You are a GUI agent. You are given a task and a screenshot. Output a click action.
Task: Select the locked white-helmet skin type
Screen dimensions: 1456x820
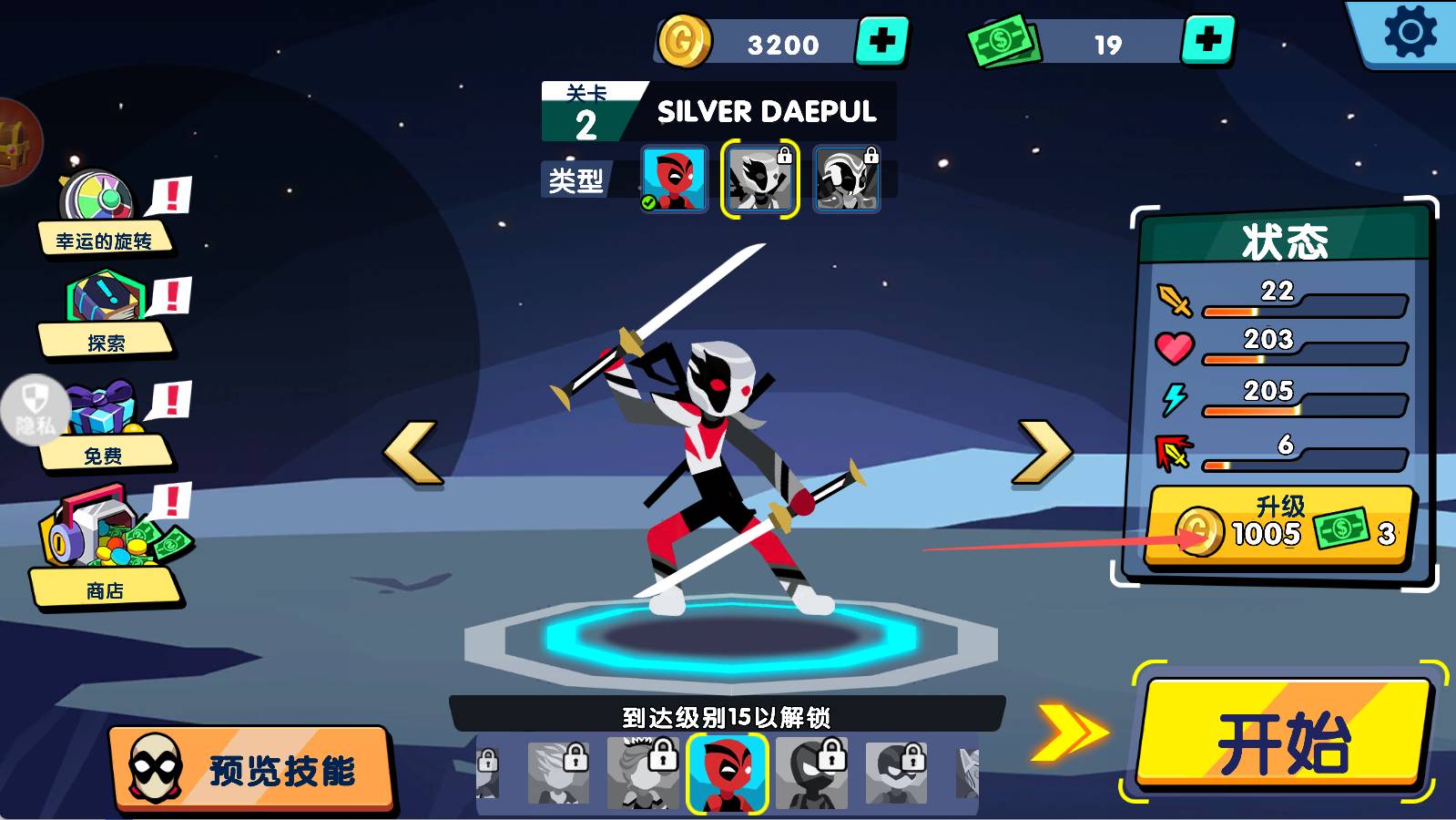click(x=846, y=179)
